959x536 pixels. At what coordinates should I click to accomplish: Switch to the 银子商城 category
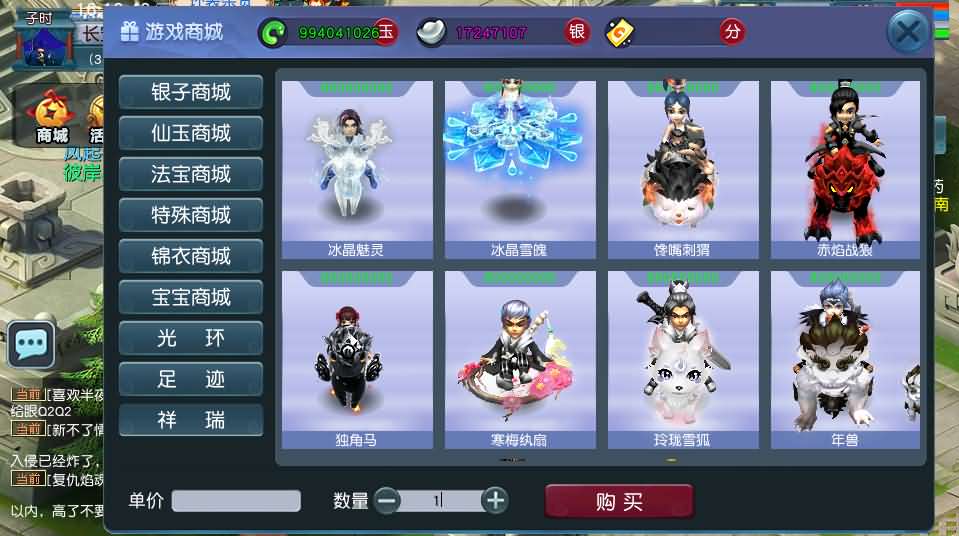pos(191,92)
